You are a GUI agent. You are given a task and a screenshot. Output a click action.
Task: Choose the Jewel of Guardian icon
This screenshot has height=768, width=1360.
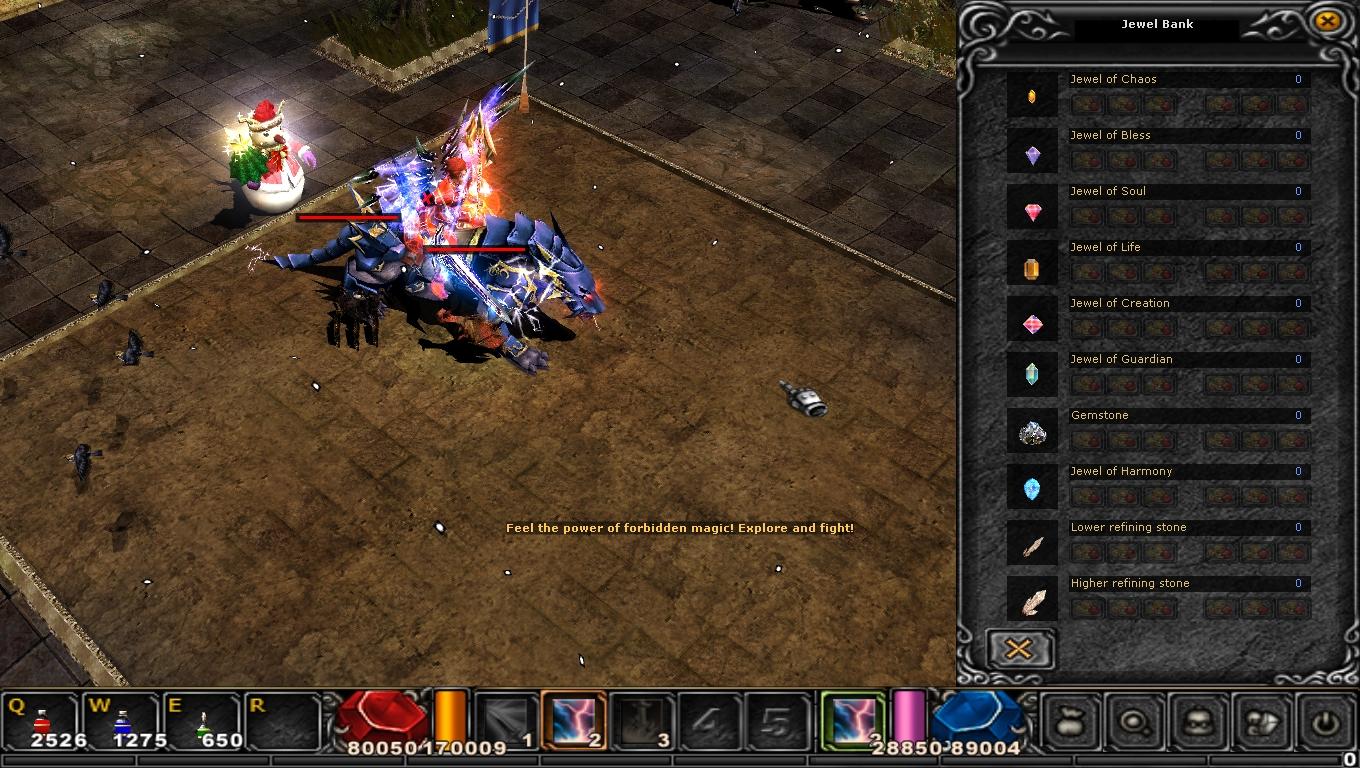click(x=1032, y=373)
